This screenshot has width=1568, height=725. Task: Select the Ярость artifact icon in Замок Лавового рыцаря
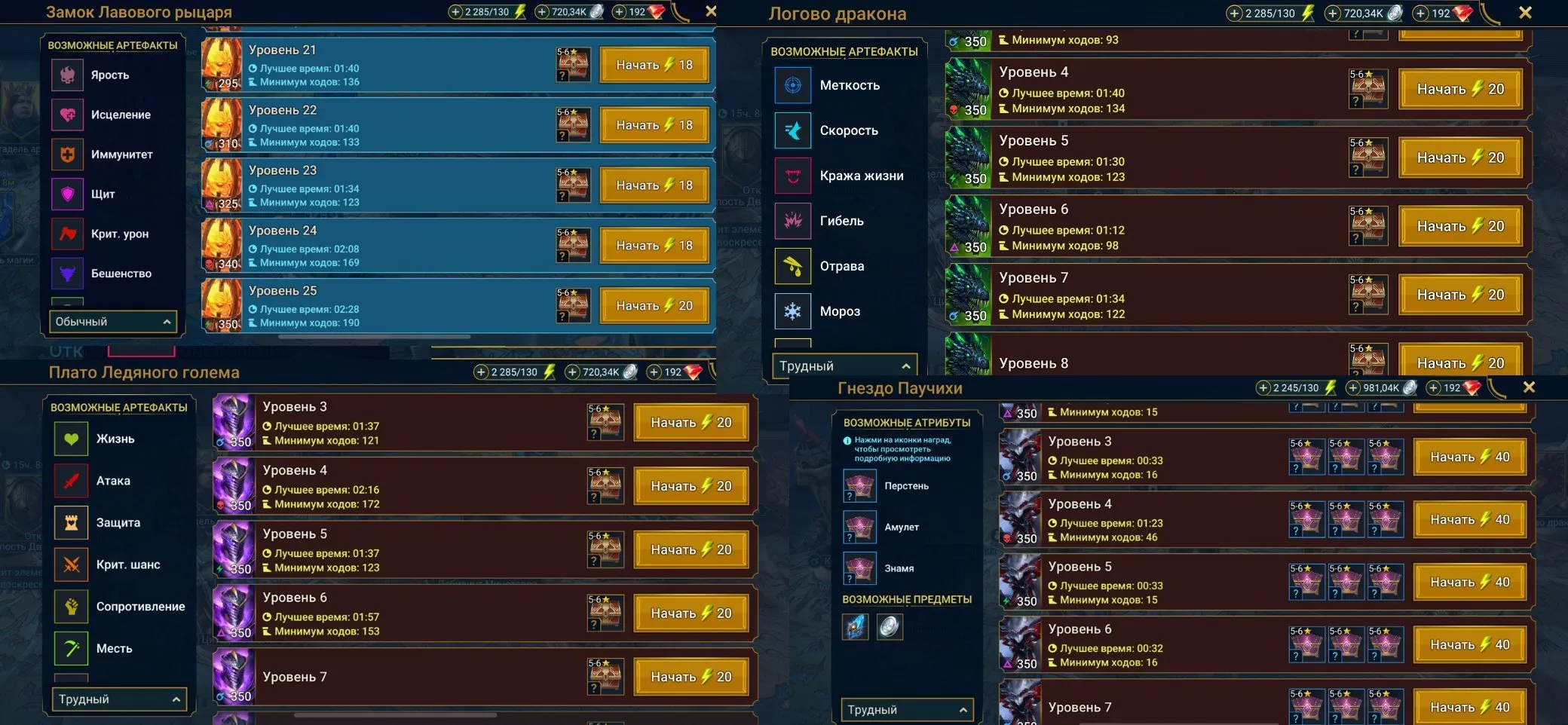[68, 75]
